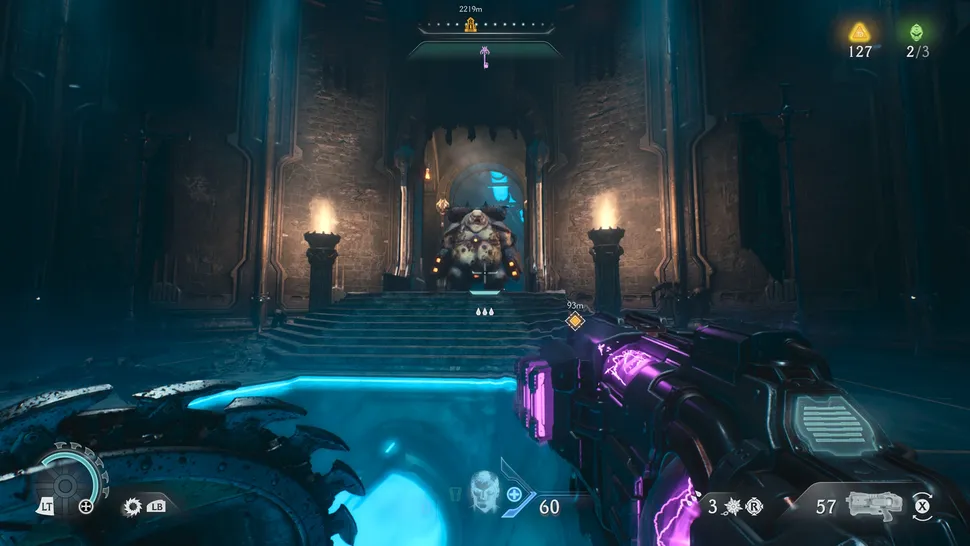Click the Slayer face portrait
Screen dimensions: 970x546
[484, 490]
